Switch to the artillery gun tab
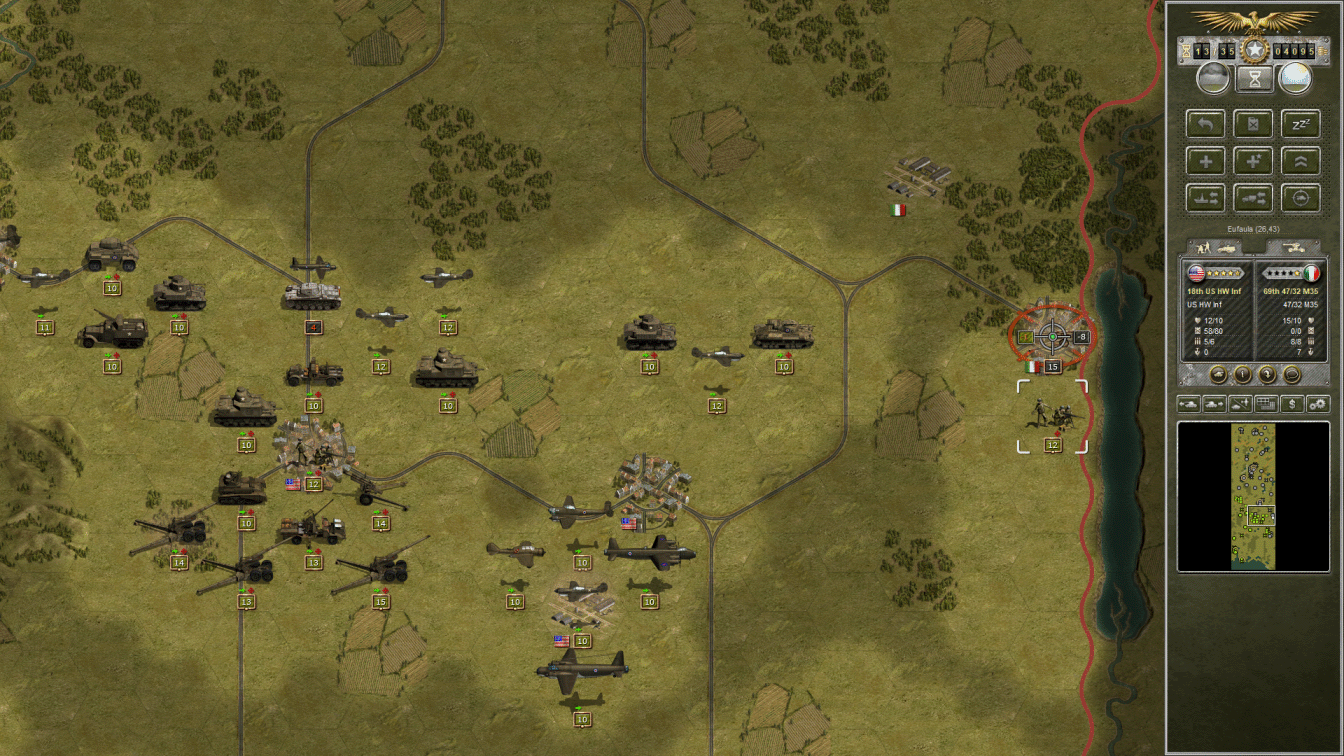This screenshot has width=1344, height=756. point(1292,246)
